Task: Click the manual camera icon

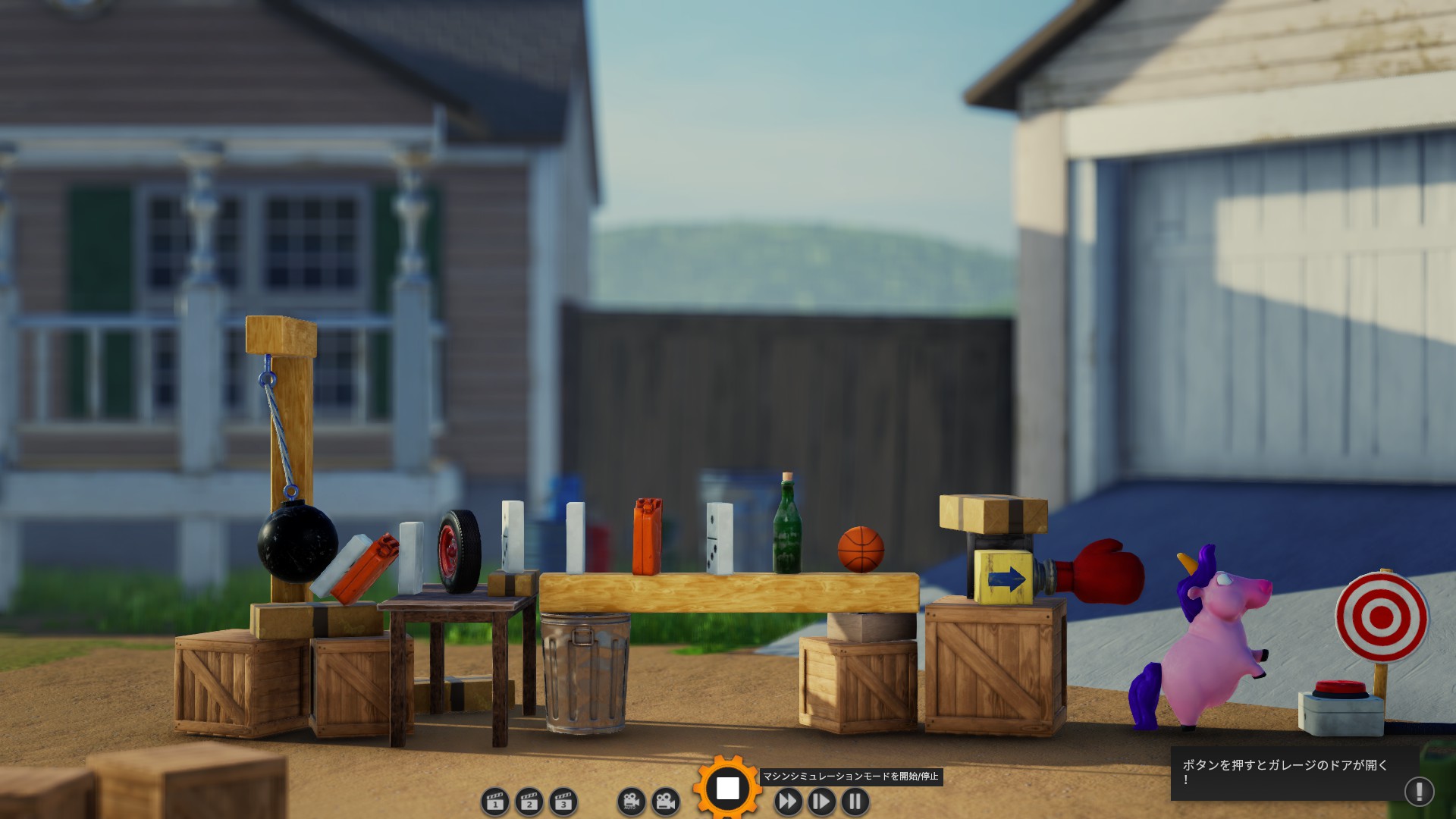Action: (665, 802)
